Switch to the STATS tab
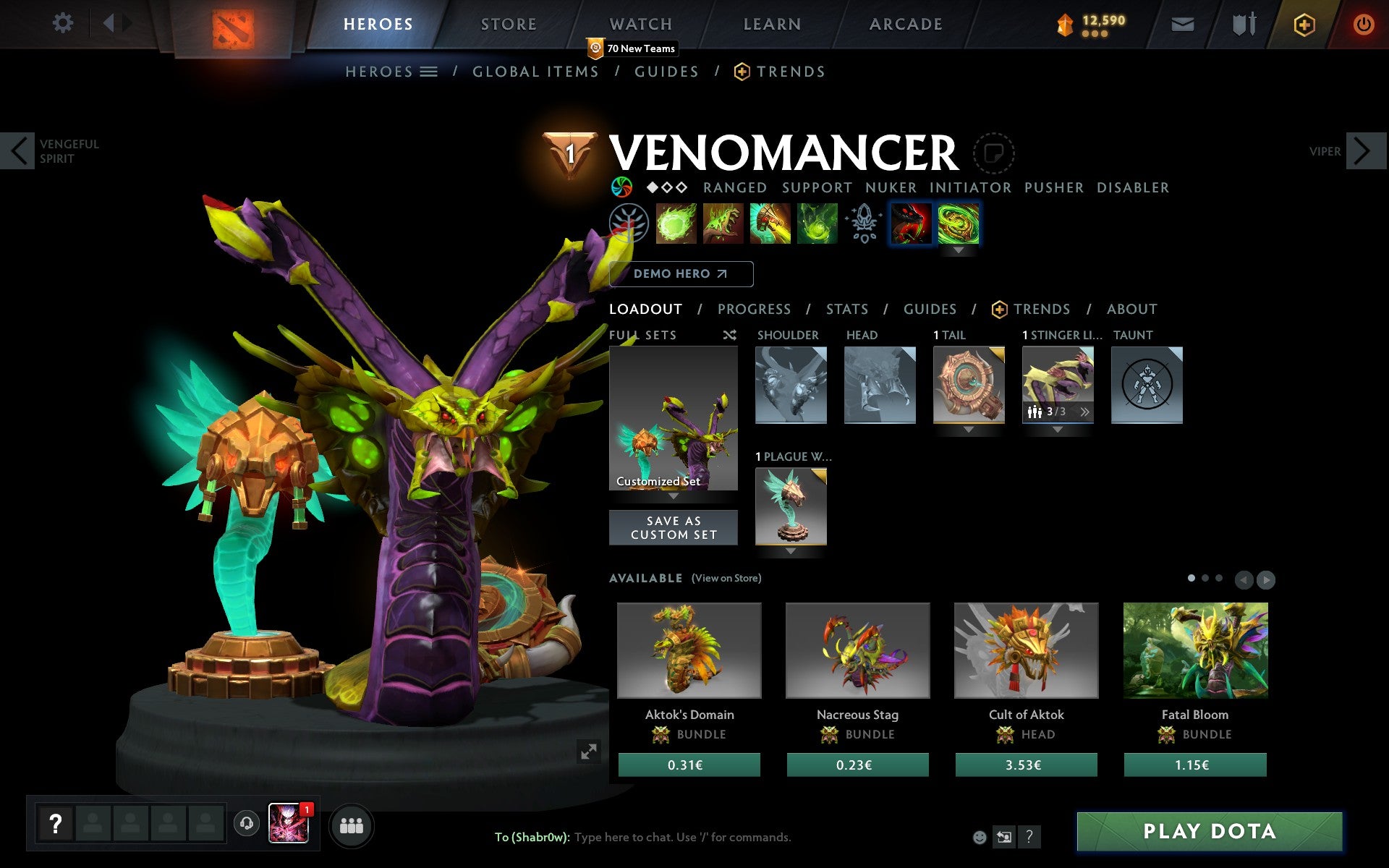Viewport: 1389px width, 868px height. (x=846, y=309)
